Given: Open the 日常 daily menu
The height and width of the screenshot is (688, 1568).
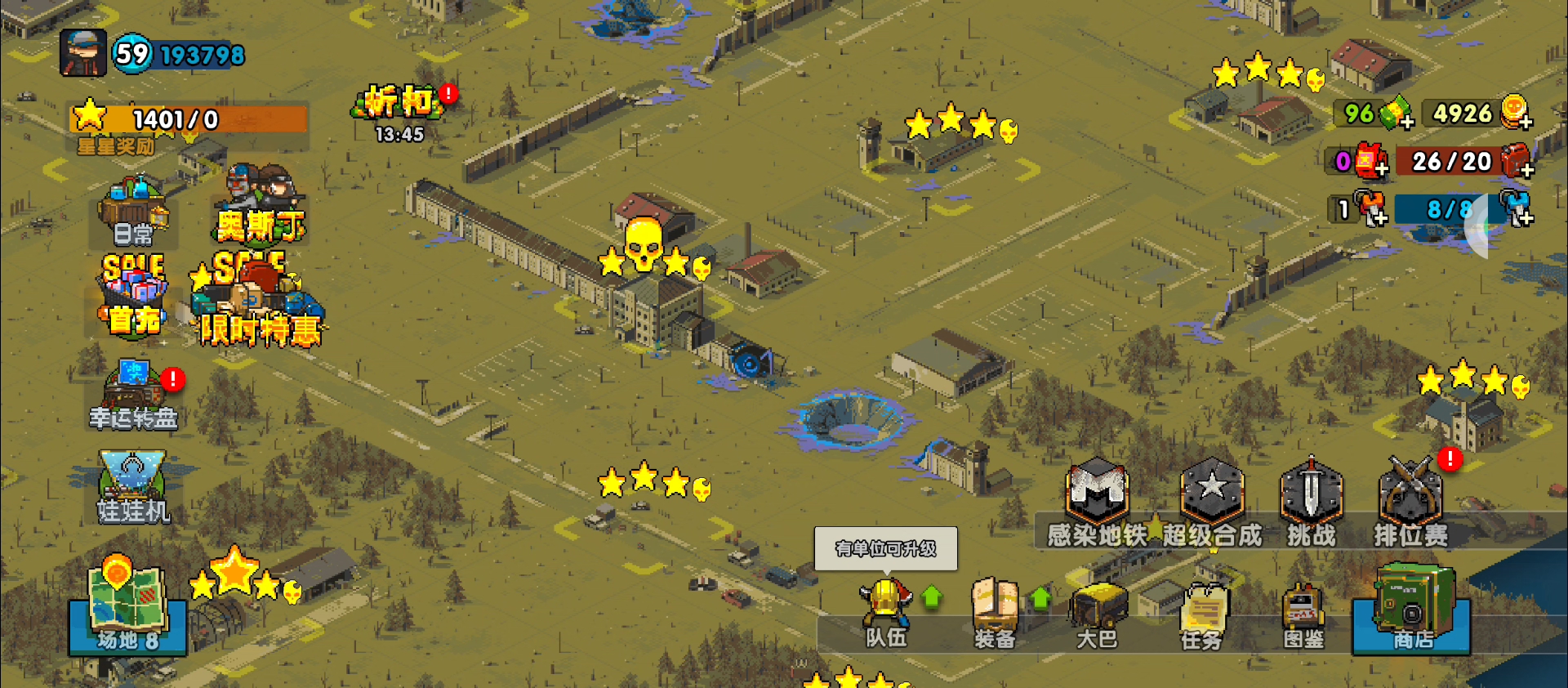Looking at the screenshot, I should 133,212.
